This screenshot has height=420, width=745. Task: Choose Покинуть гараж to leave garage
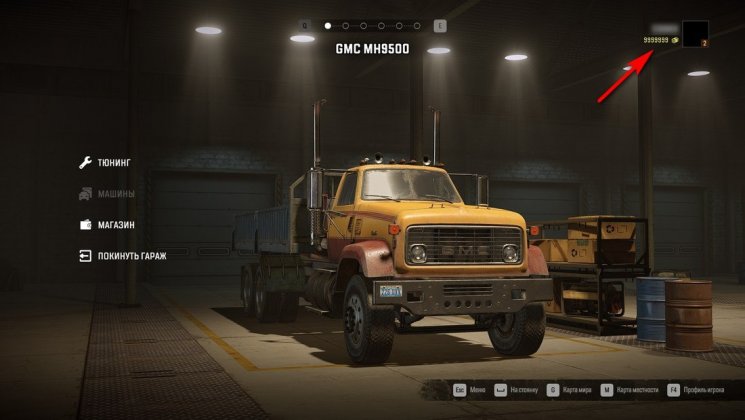131,256
